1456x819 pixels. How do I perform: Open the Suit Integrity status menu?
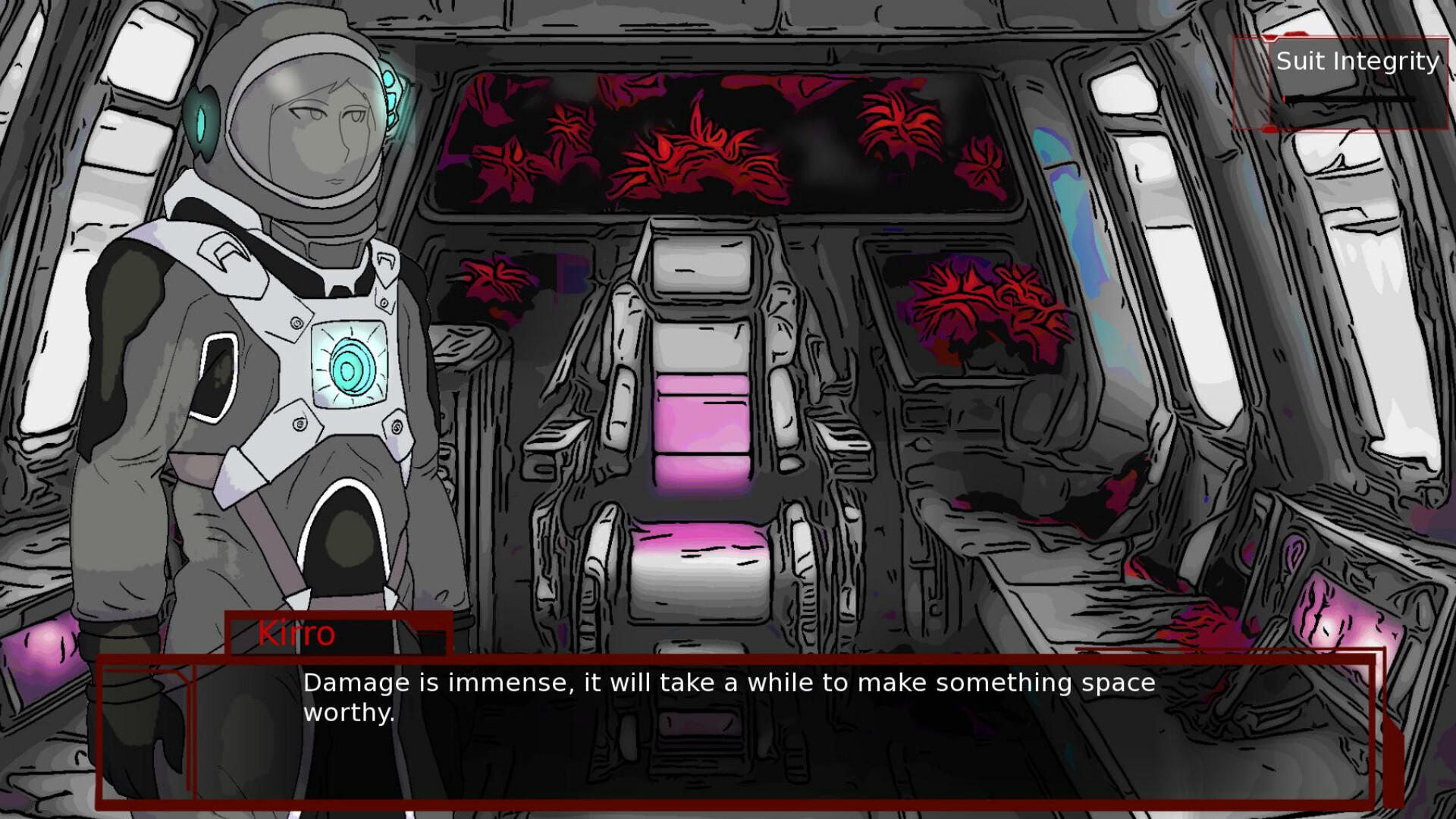[1357, 62]
